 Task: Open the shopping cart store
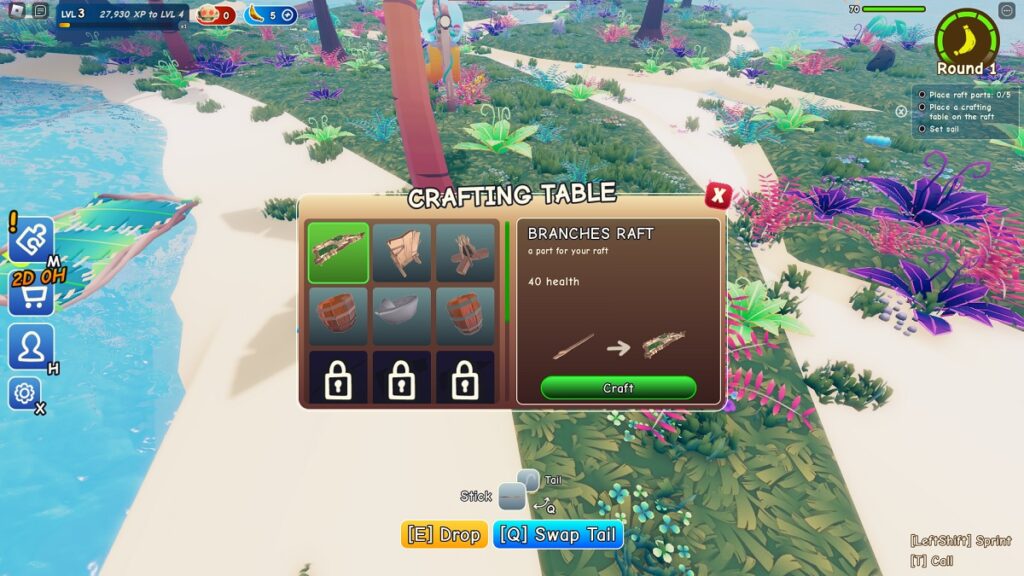pos(30,296)
